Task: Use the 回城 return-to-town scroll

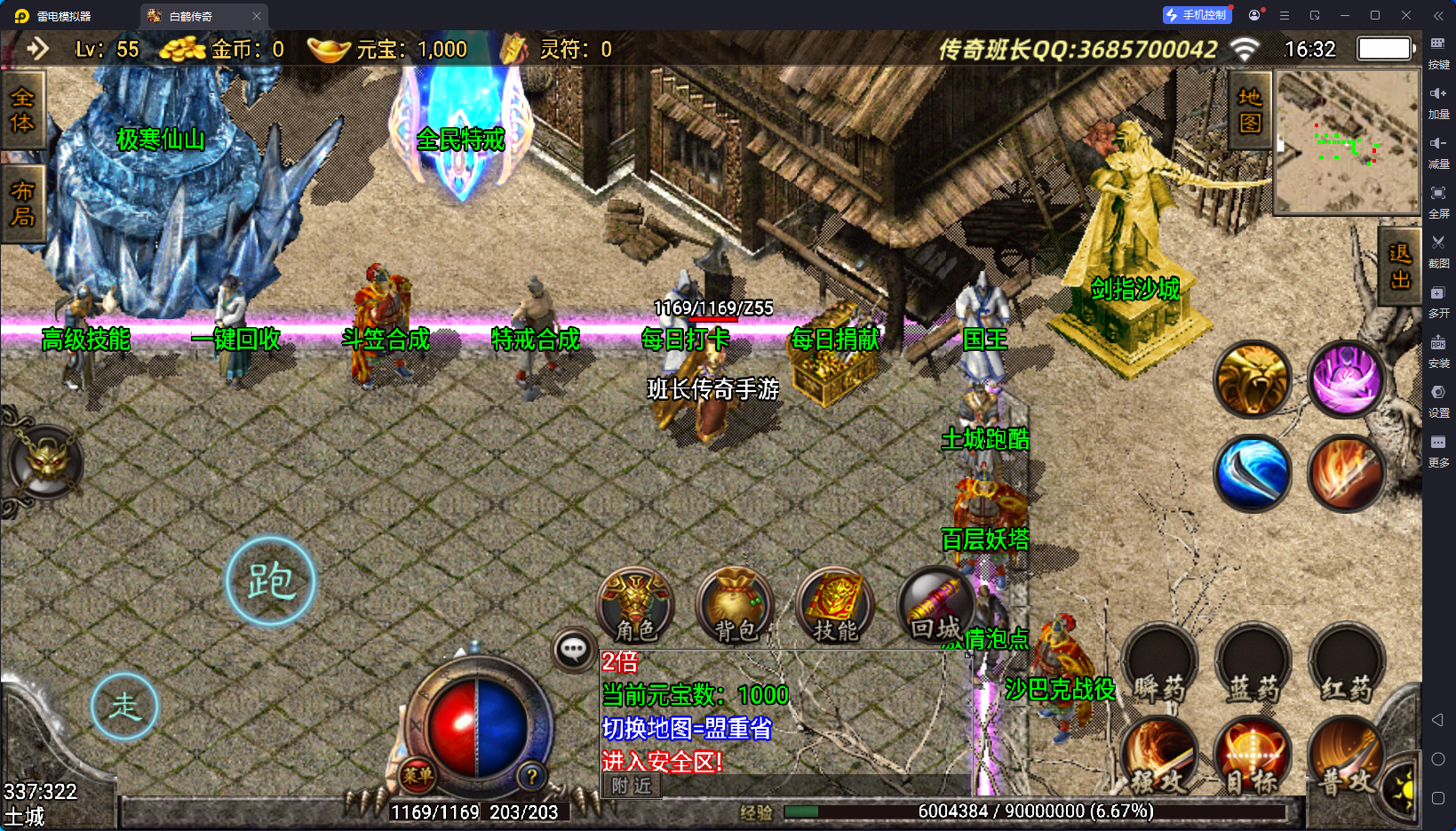Action: point(935,605)
